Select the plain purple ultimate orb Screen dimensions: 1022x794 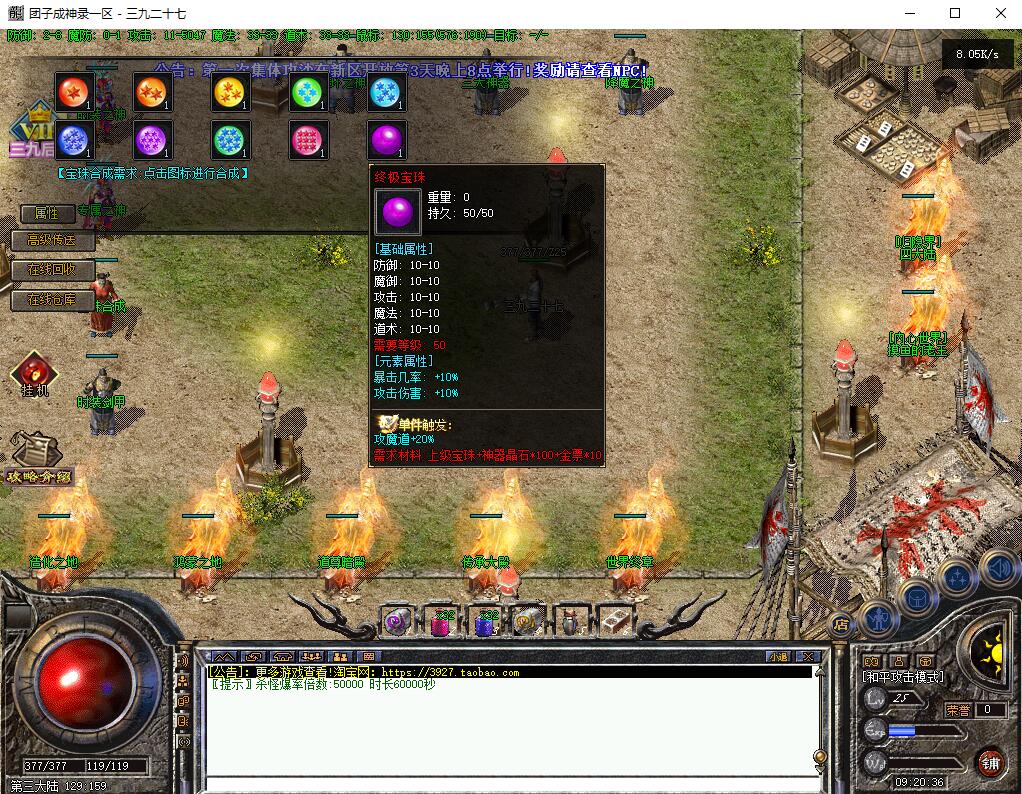point(387,140)
